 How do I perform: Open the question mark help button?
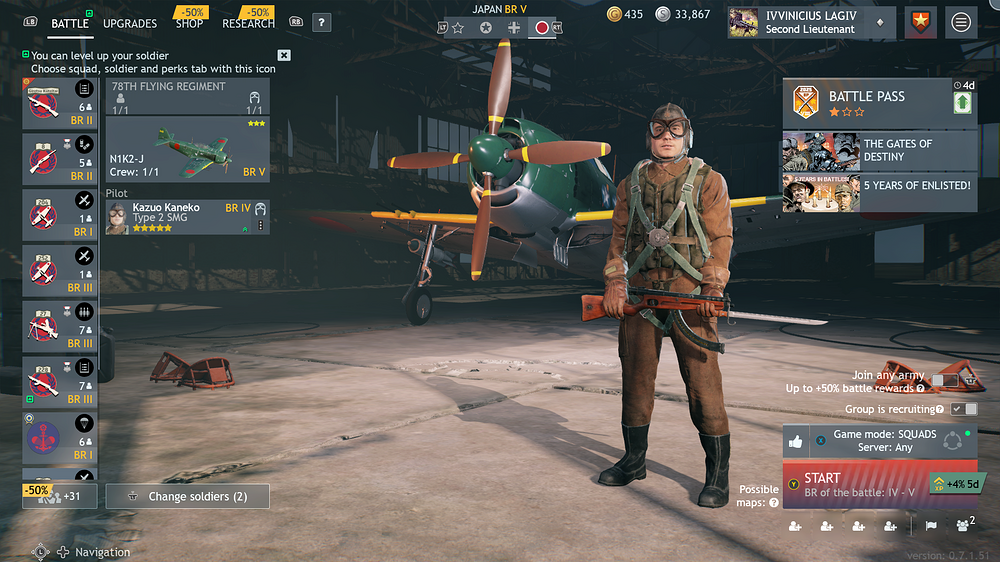point(321,22)
